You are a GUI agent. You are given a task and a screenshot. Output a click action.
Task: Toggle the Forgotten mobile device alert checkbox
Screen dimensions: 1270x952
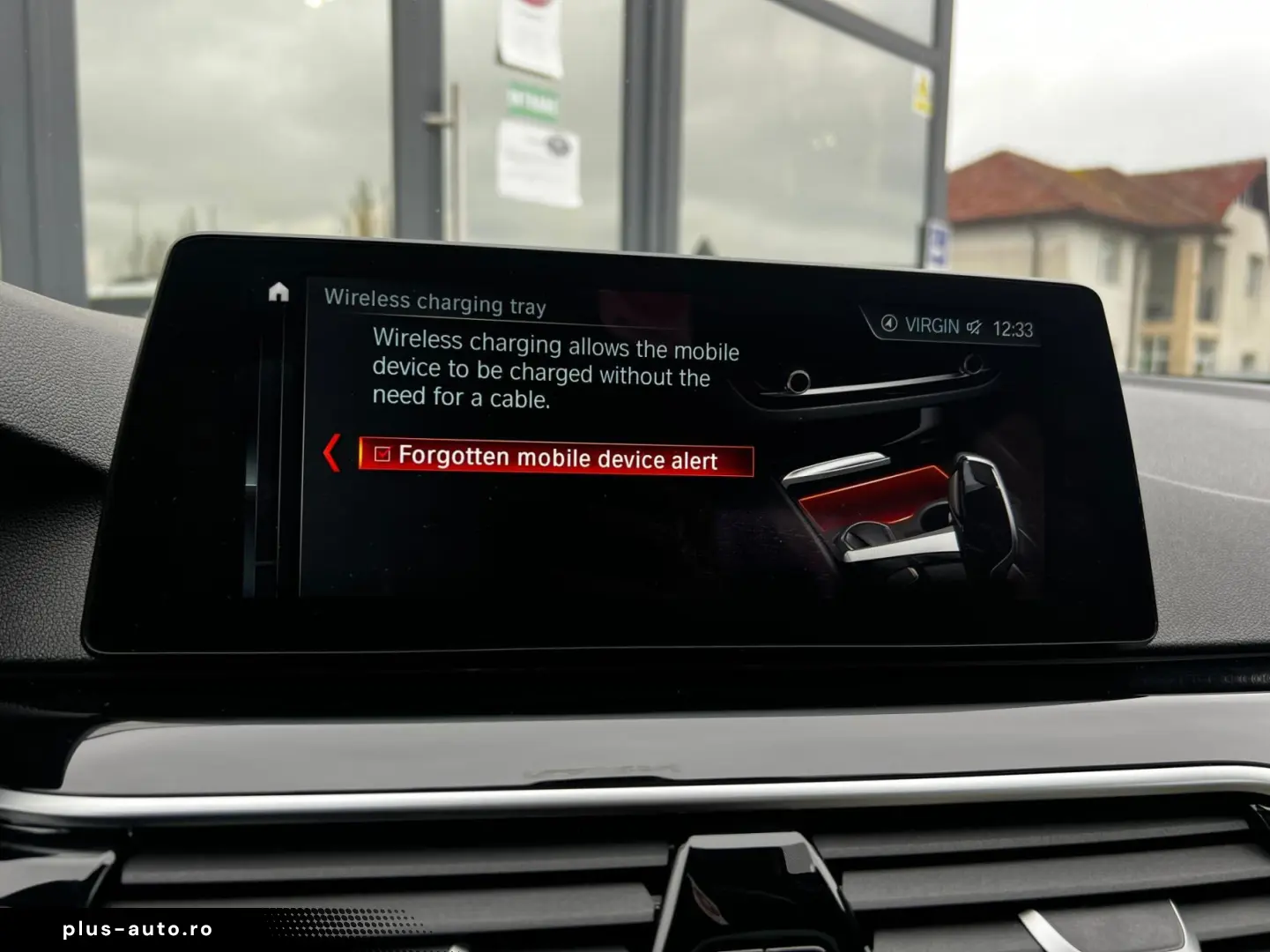[x=382, y=454]
